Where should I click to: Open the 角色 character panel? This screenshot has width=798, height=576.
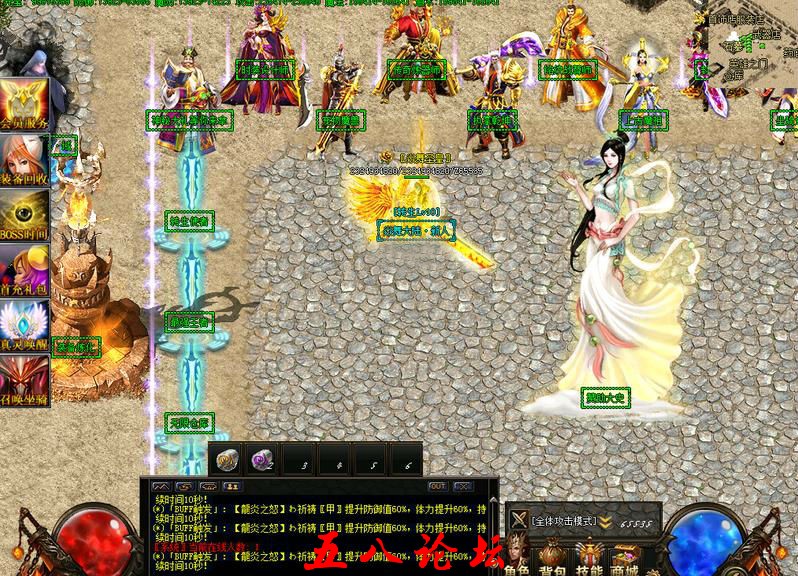[518, 560]
